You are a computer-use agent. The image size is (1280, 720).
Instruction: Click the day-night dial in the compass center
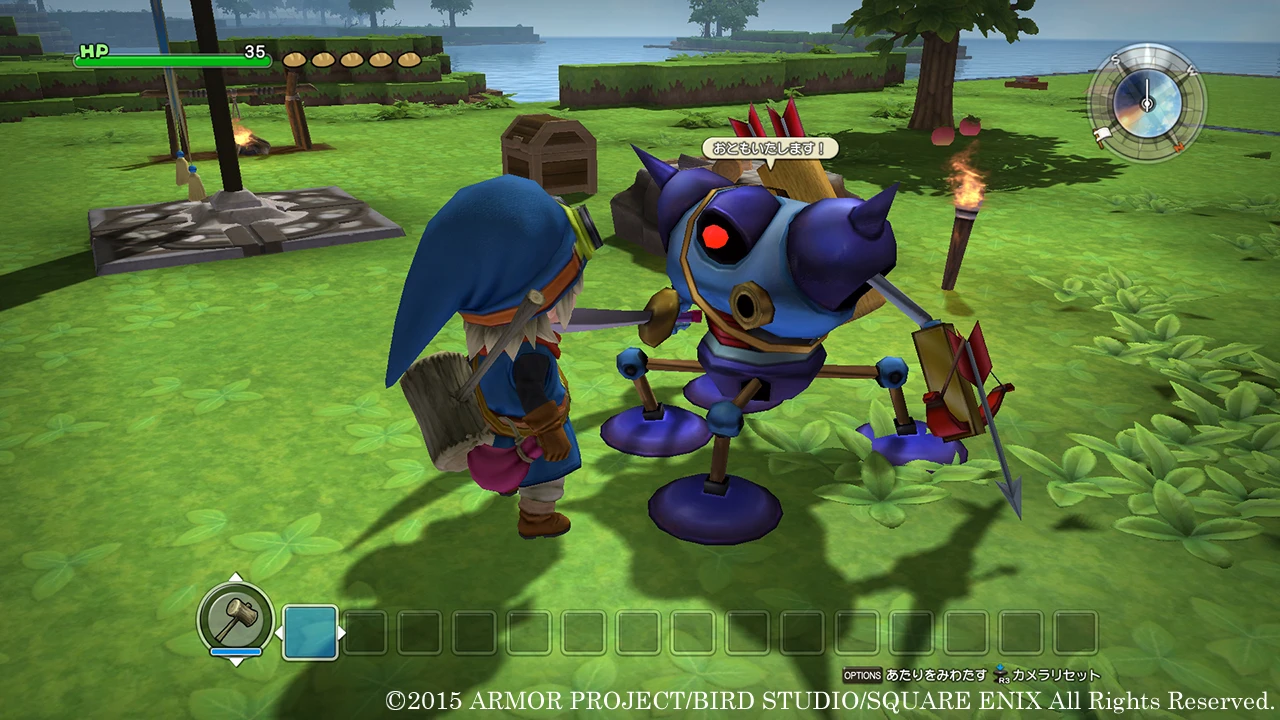click(1145, 103)
